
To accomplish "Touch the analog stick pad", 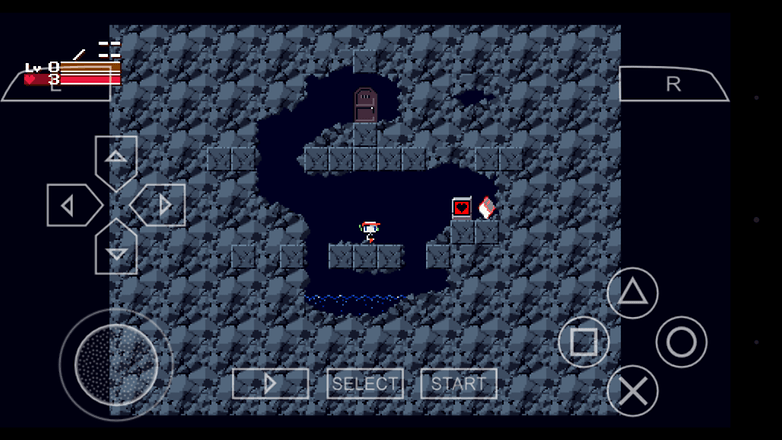I will click(116, 364).
